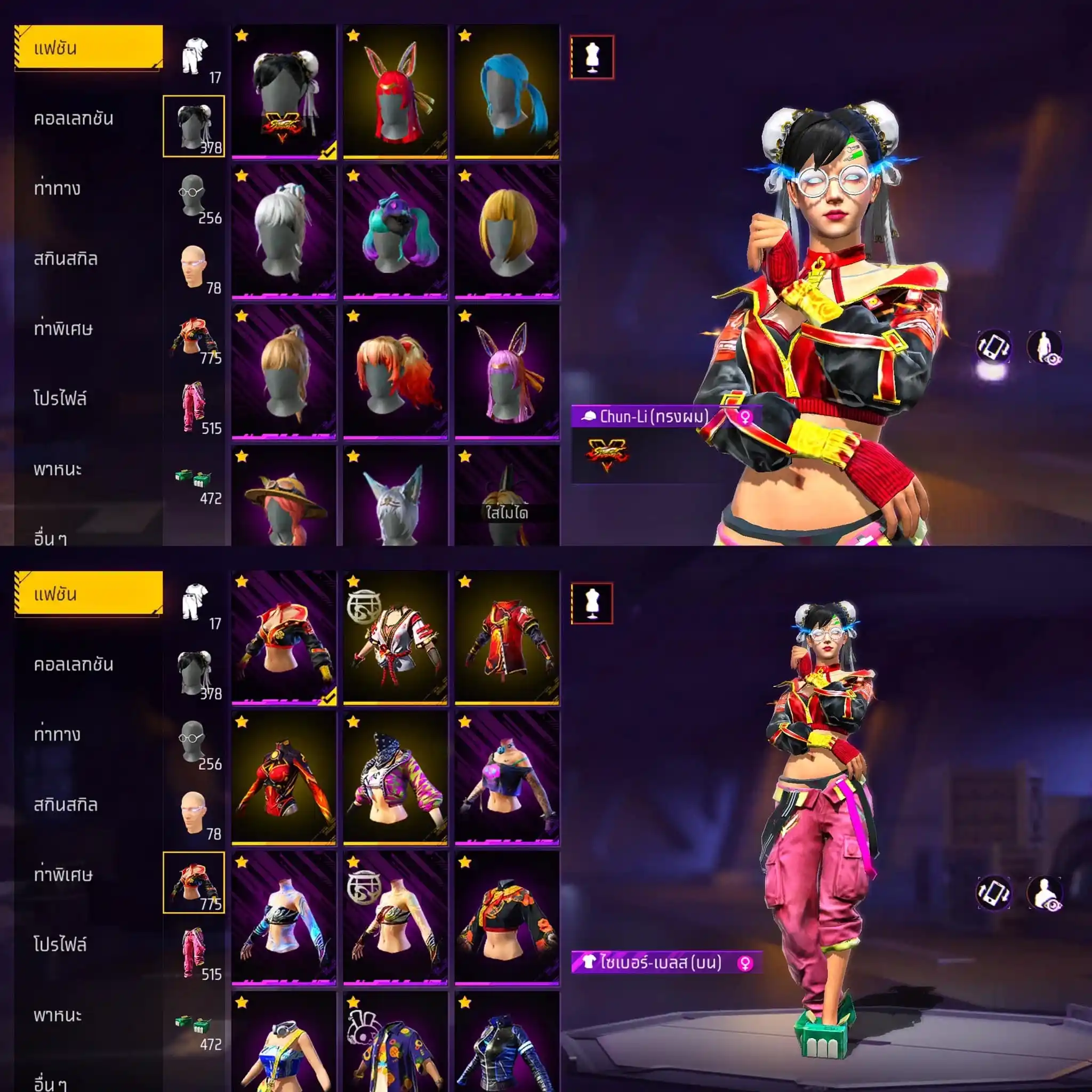Select the blonde bob hairstyle
Image resolution: width=1092 pixels, height=1092 pixels.
point(507,232)
